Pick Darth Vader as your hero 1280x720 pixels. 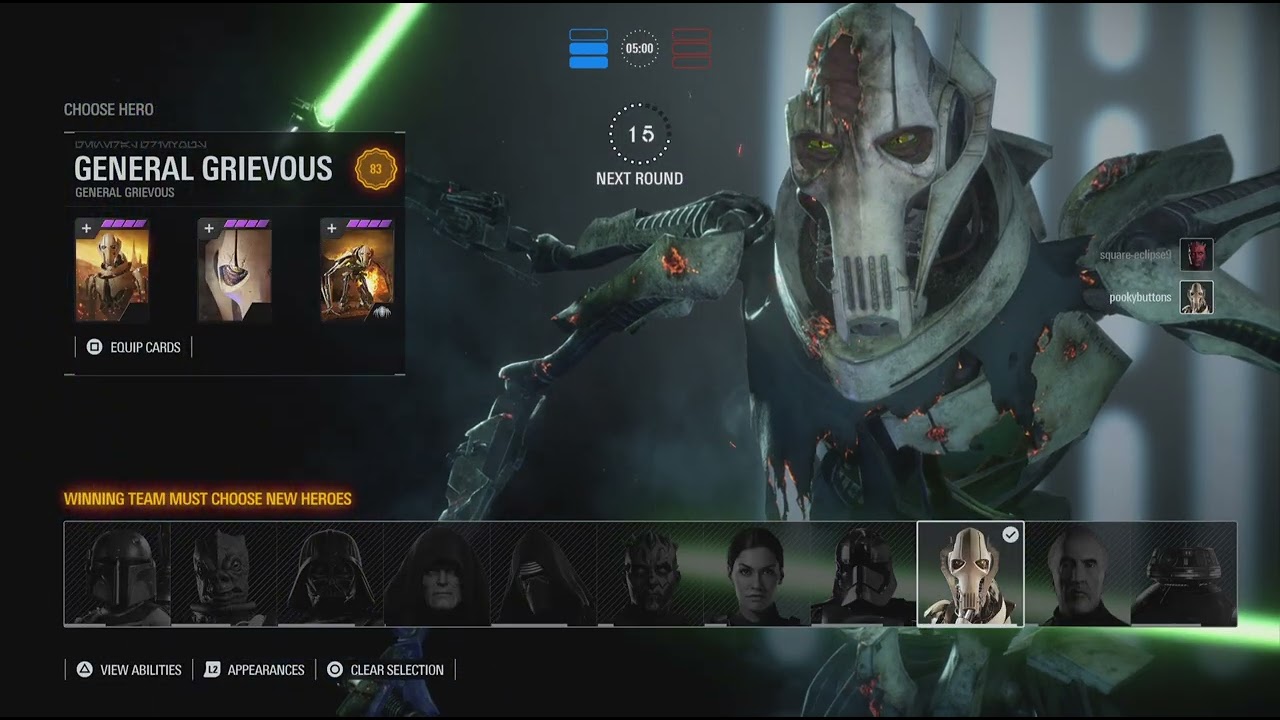tap(330, 575)
